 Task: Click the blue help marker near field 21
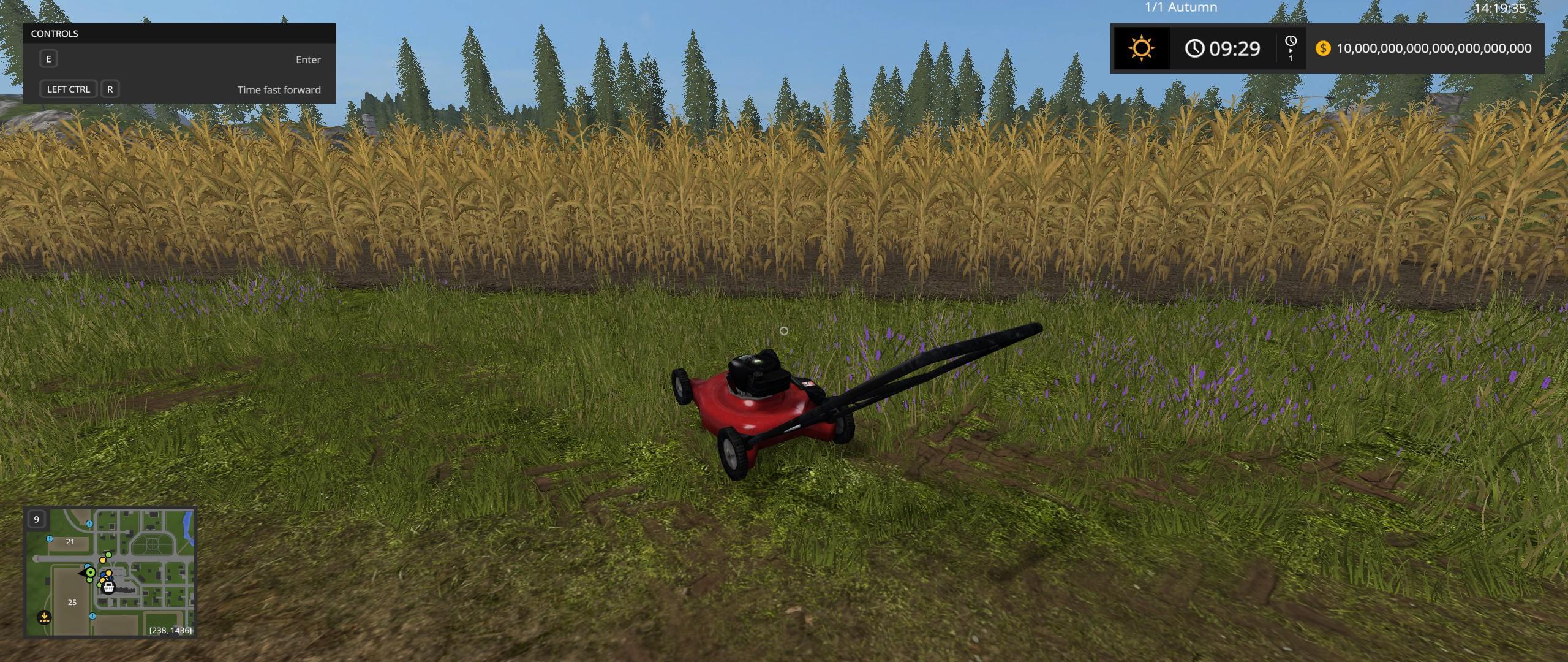tap(49, 539)
